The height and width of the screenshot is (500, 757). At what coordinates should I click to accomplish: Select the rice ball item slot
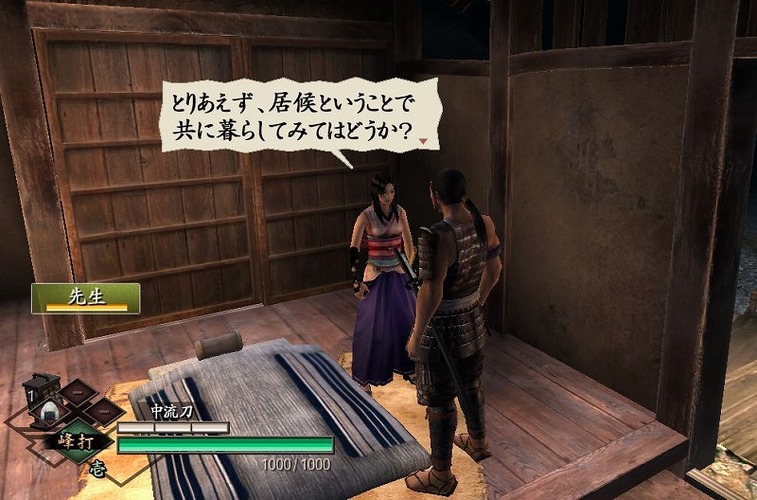(x=51, y=411)
